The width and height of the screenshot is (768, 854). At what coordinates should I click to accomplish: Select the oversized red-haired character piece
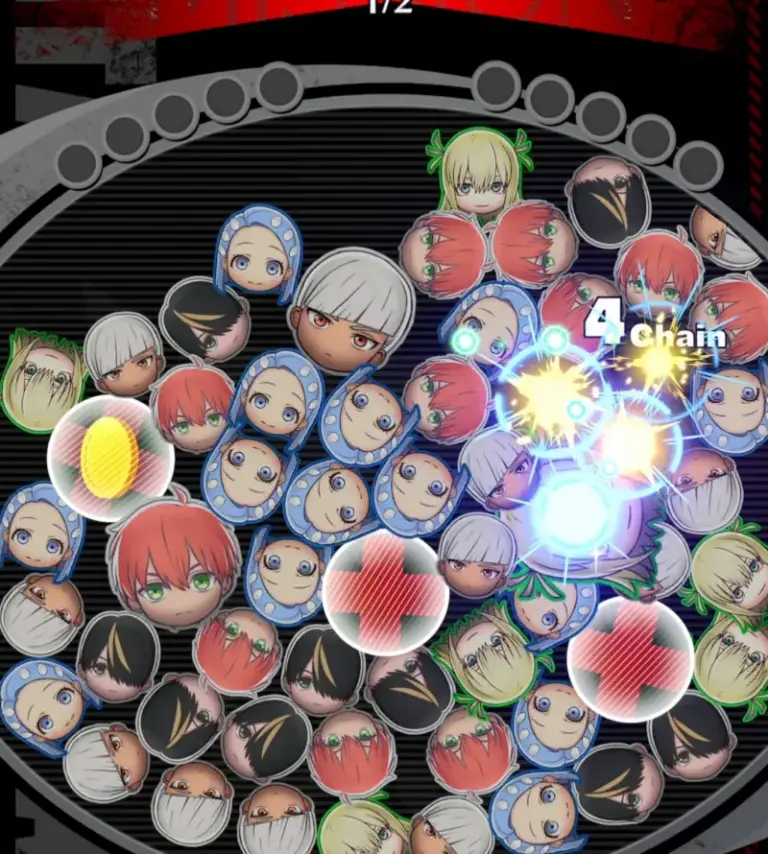174,563
